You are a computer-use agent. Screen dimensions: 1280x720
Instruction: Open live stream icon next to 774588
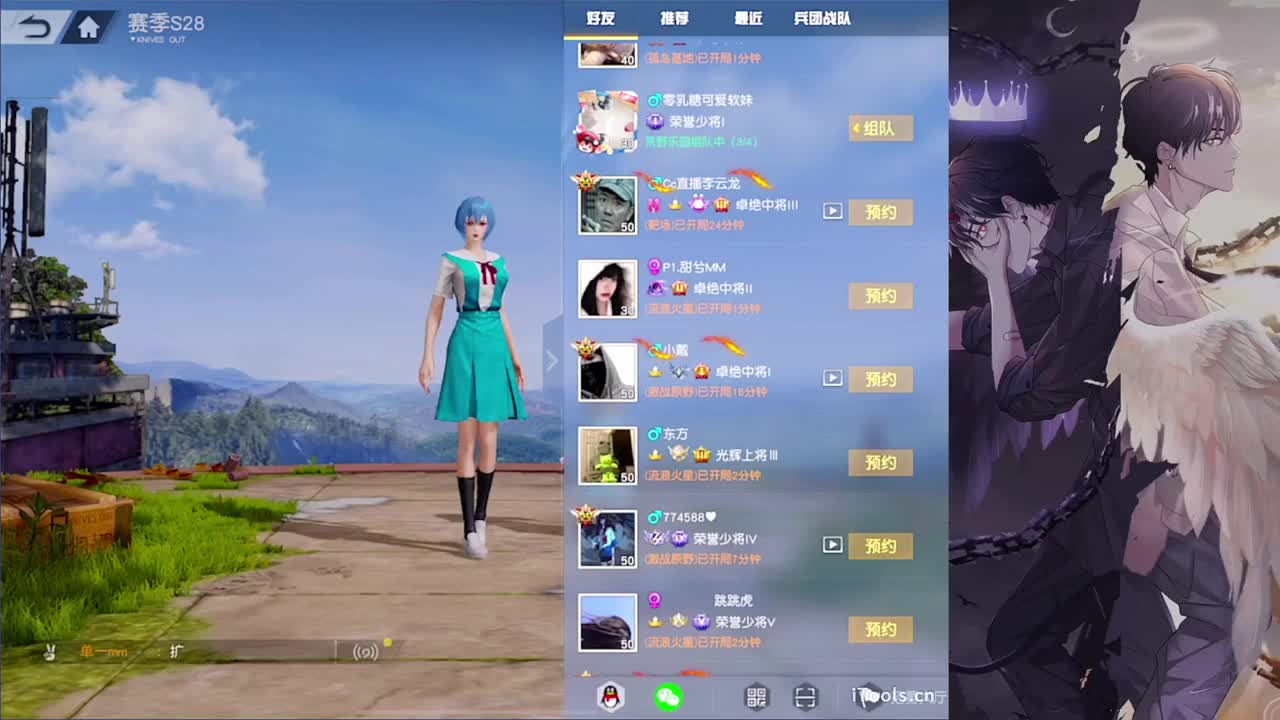click(831, 545)
